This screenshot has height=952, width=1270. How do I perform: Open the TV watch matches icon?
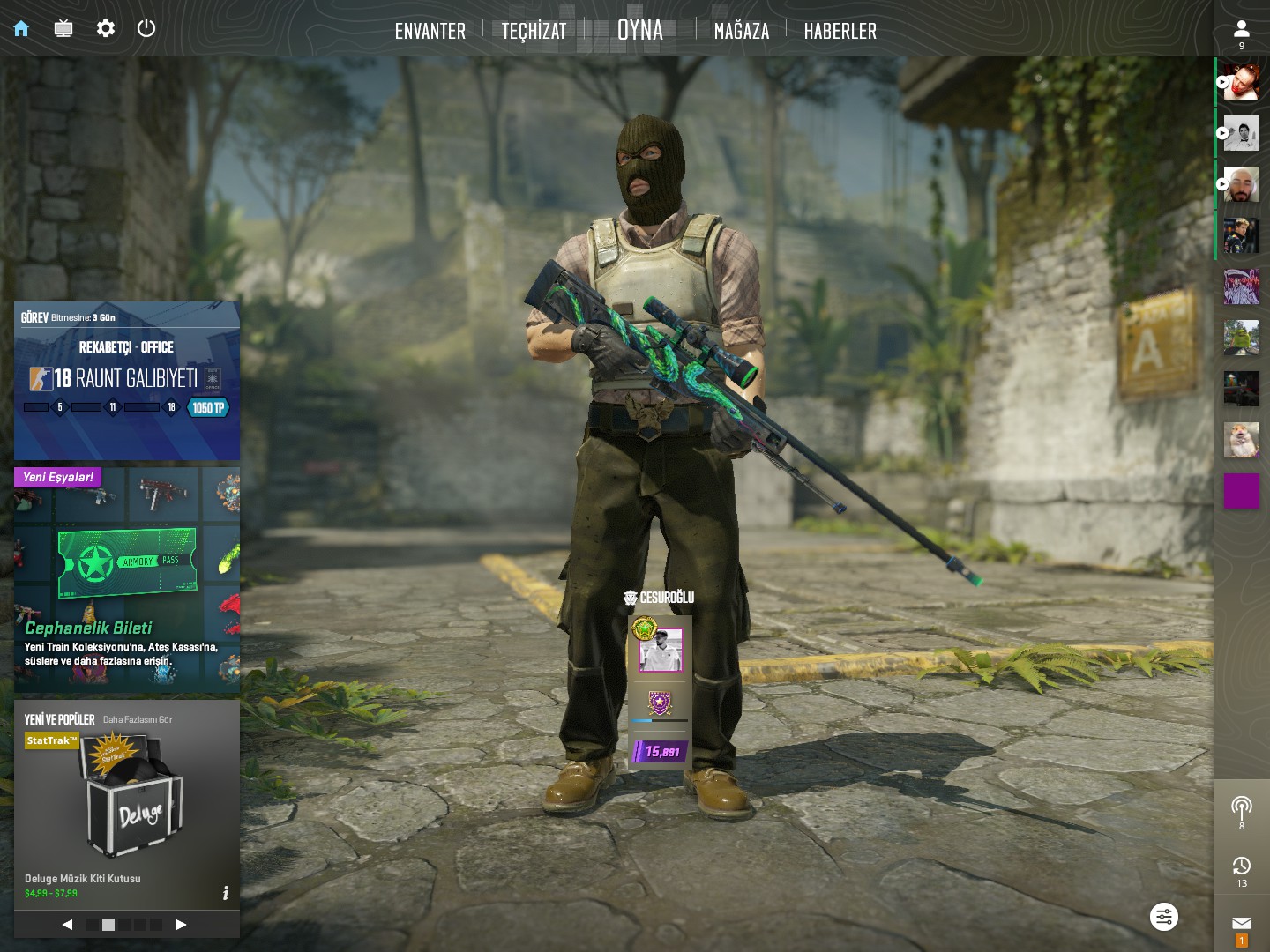[x=63, y=29]
